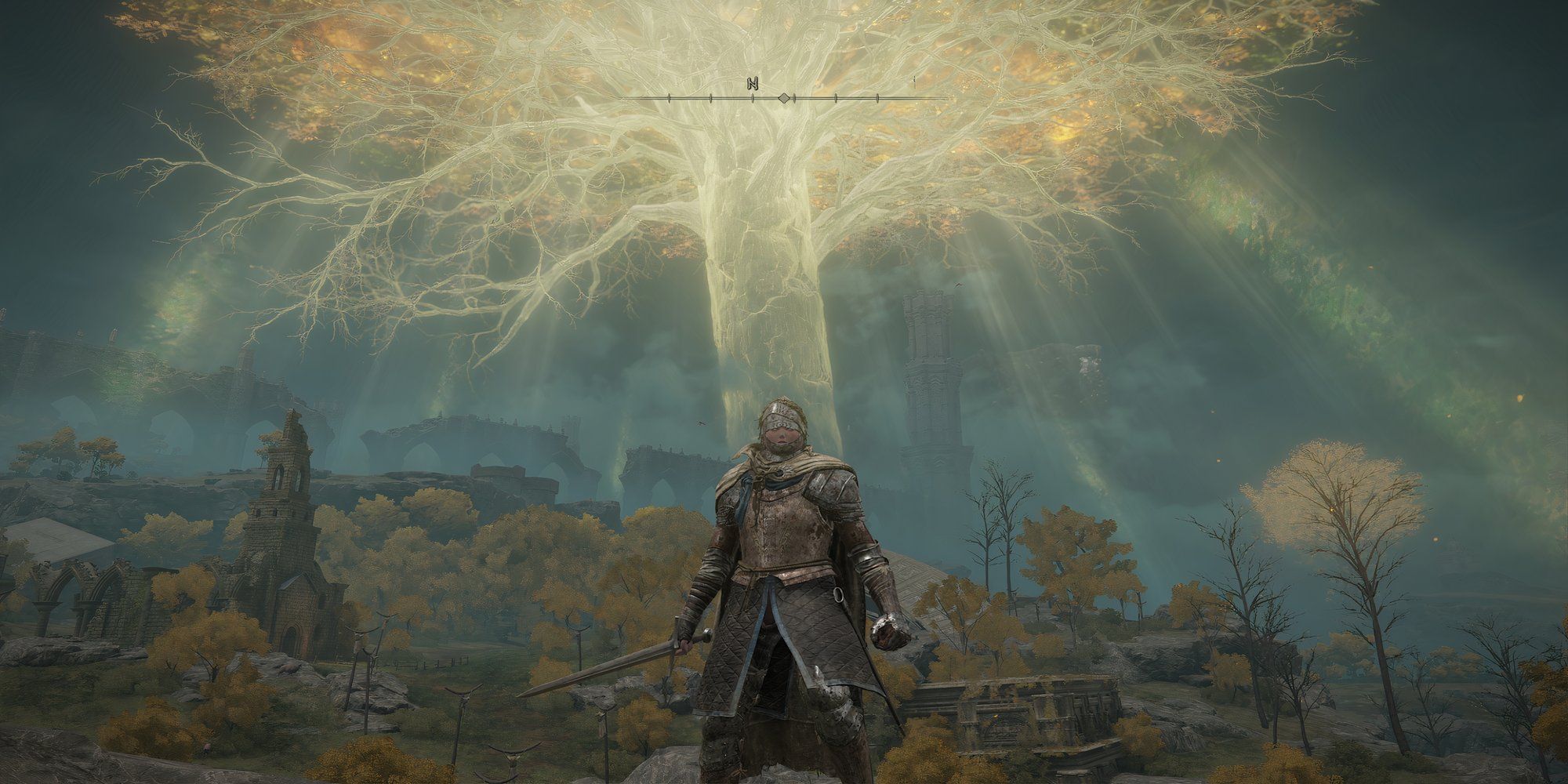Click the compass bar's center diamond marker

(783, 98)
